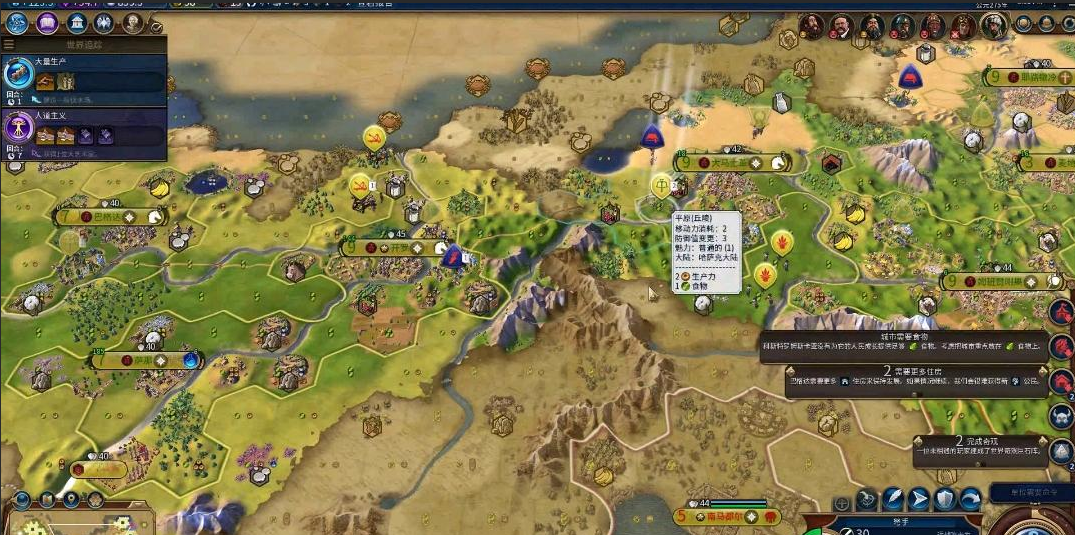Open the 城市需要食物 notification
This screenshot has height=535, width=1075.
click(x=910, y=345)
